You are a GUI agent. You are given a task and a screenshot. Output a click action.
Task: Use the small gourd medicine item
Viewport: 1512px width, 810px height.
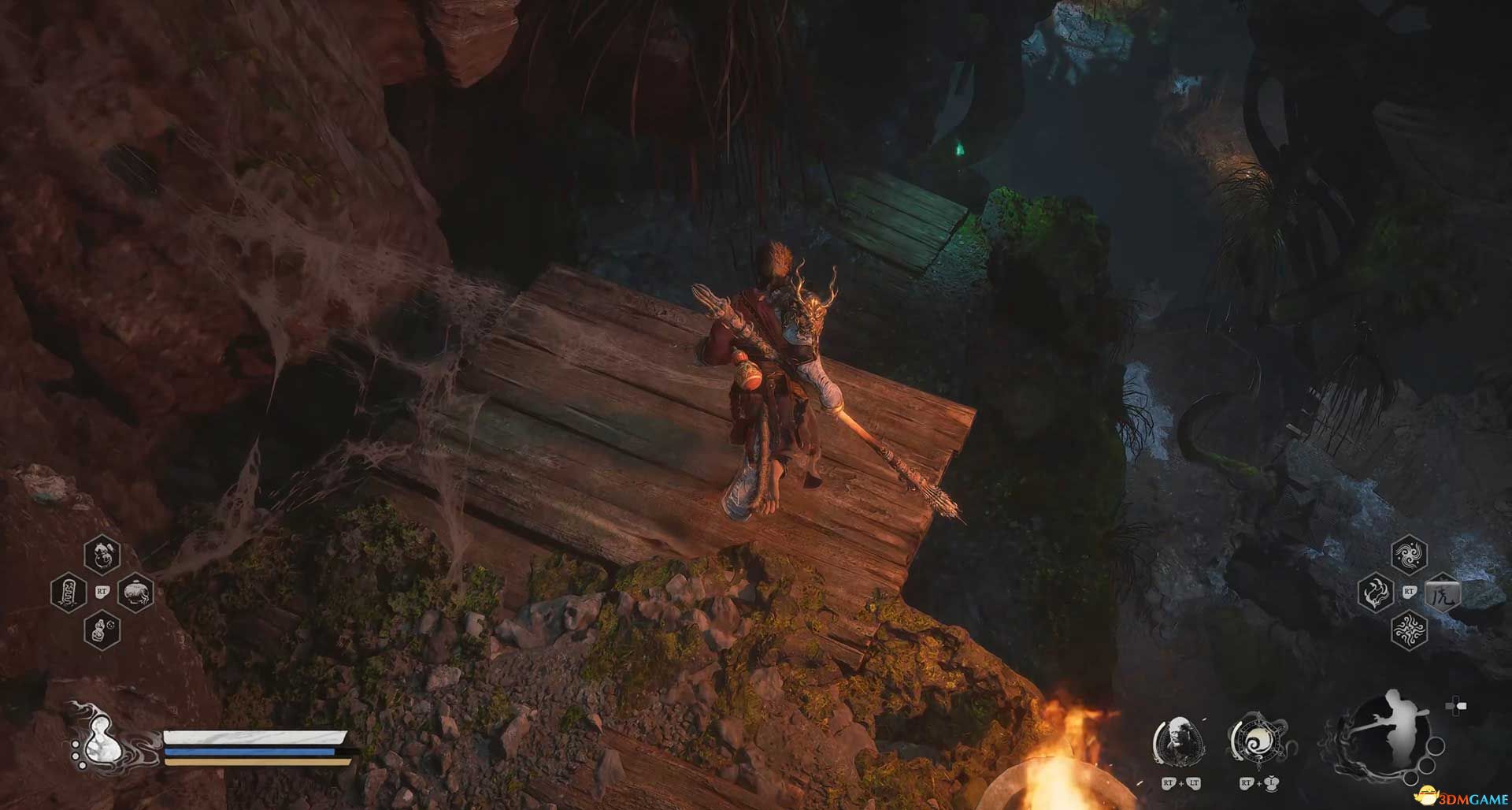click(x=102, y=631)
